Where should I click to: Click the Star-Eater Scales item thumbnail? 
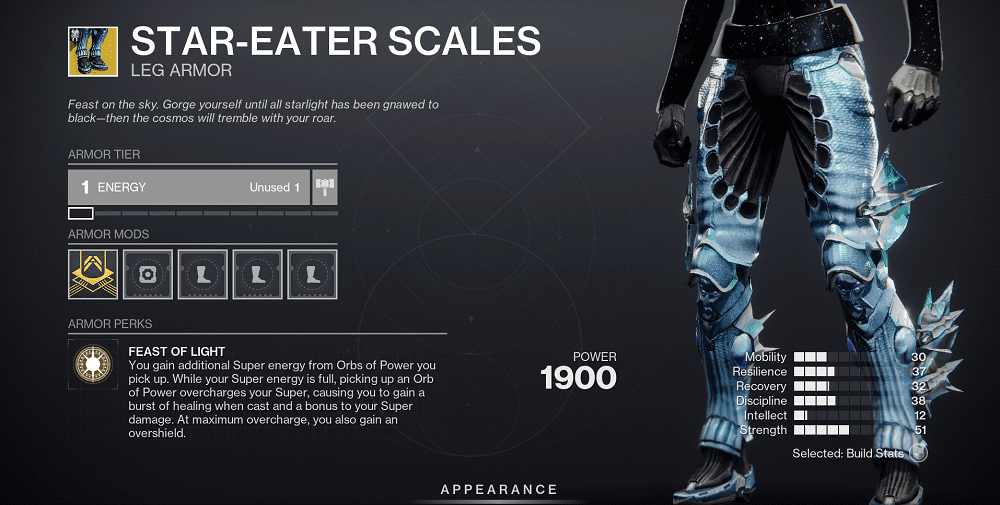click(92, 50)
